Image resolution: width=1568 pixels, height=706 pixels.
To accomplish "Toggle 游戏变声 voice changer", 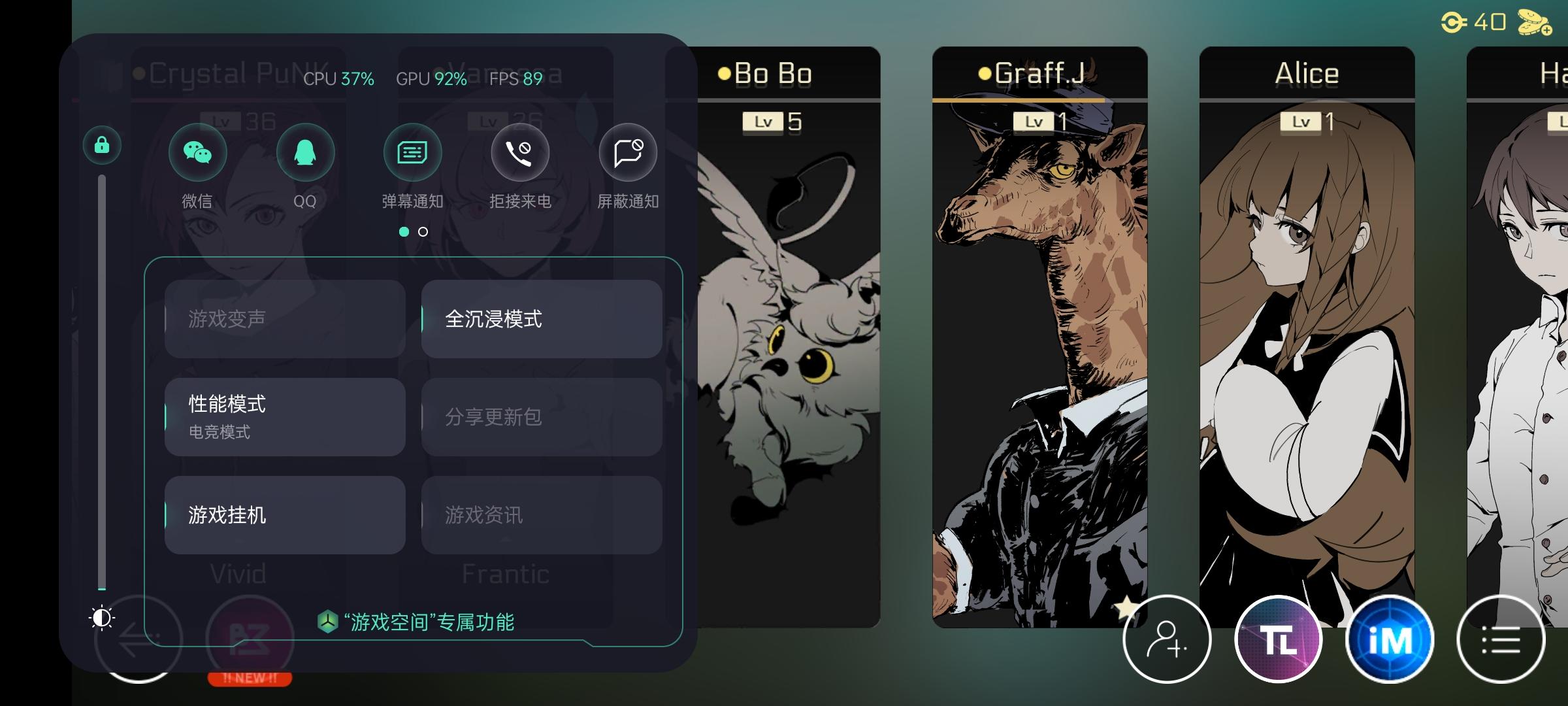I will click(285, 320).
